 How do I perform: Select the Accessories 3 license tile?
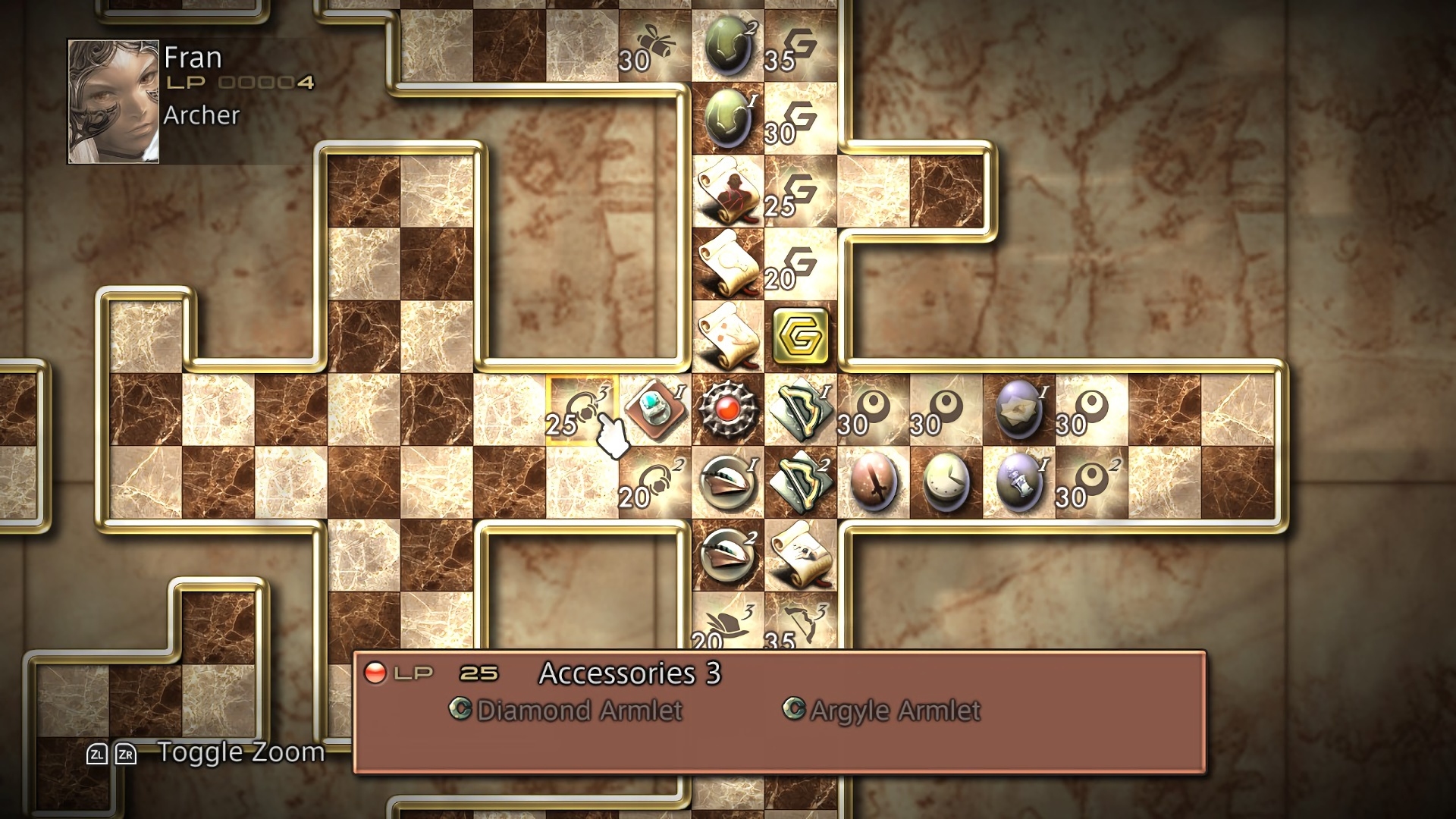tap(582, 409)
